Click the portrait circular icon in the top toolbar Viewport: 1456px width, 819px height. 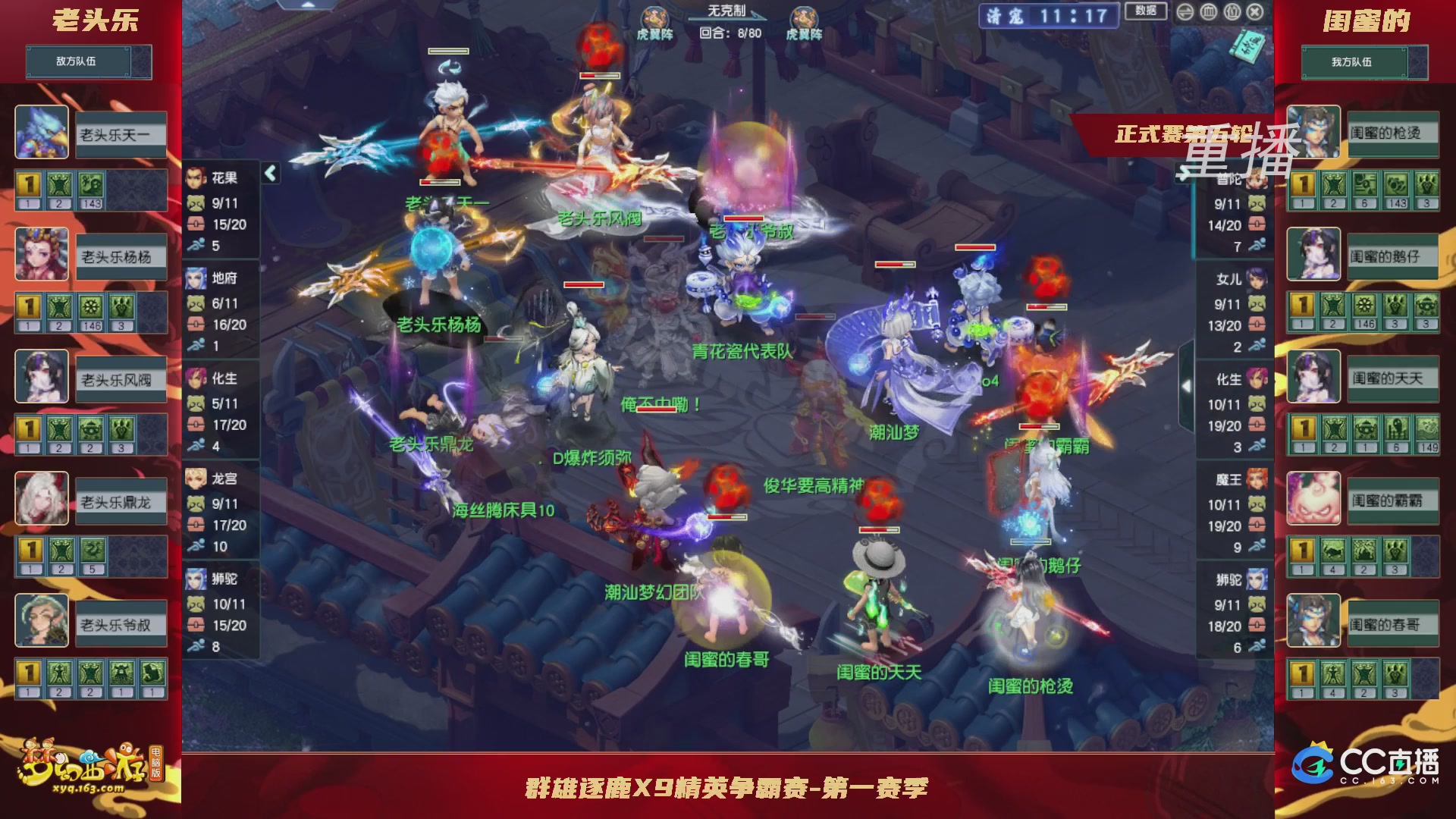pos(1232,12)
